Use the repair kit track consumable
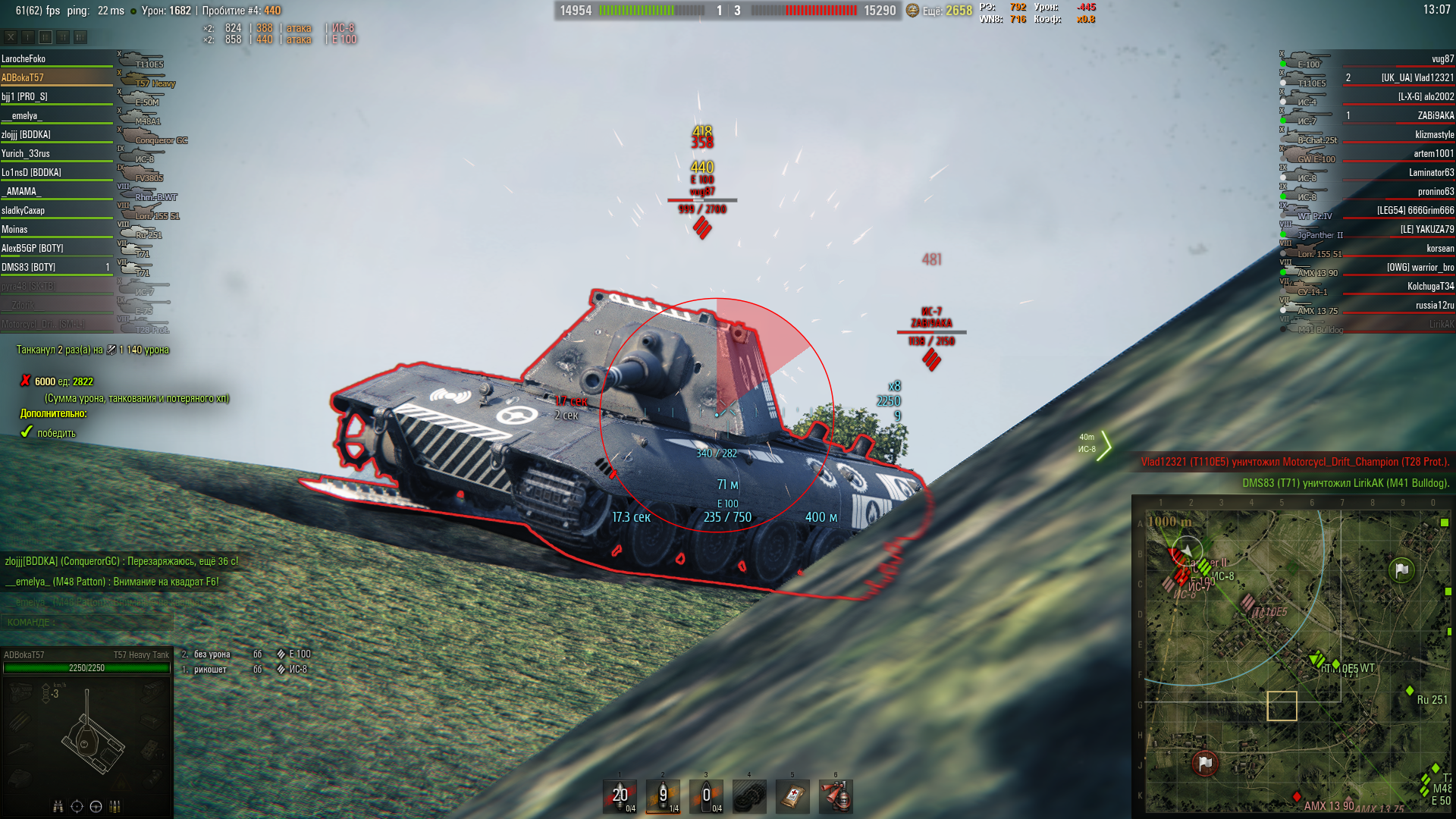The image size is (1456, 819). [x=749, y=796]
